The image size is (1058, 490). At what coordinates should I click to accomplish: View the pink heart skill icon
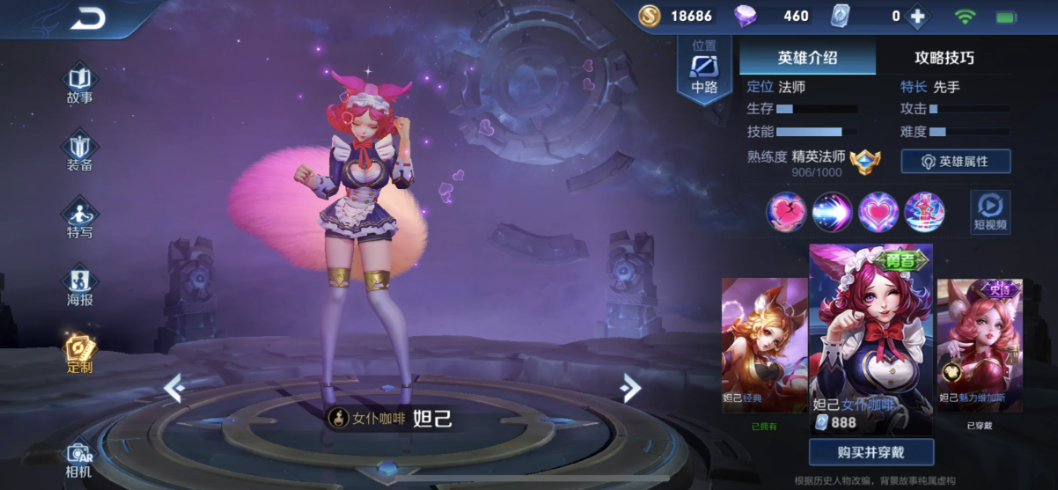click(x=878, y=212)
